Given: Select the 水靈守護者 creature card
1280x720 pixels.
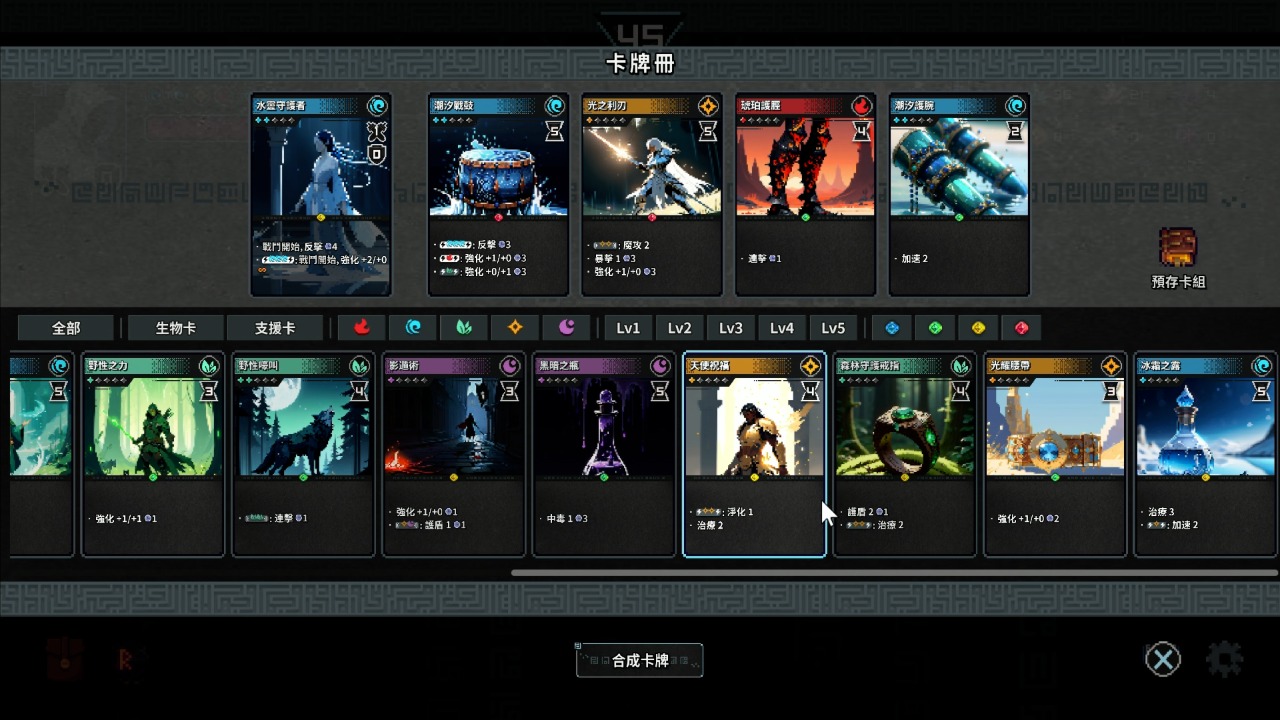Looking at the screenshot, I should click(321, 195).
